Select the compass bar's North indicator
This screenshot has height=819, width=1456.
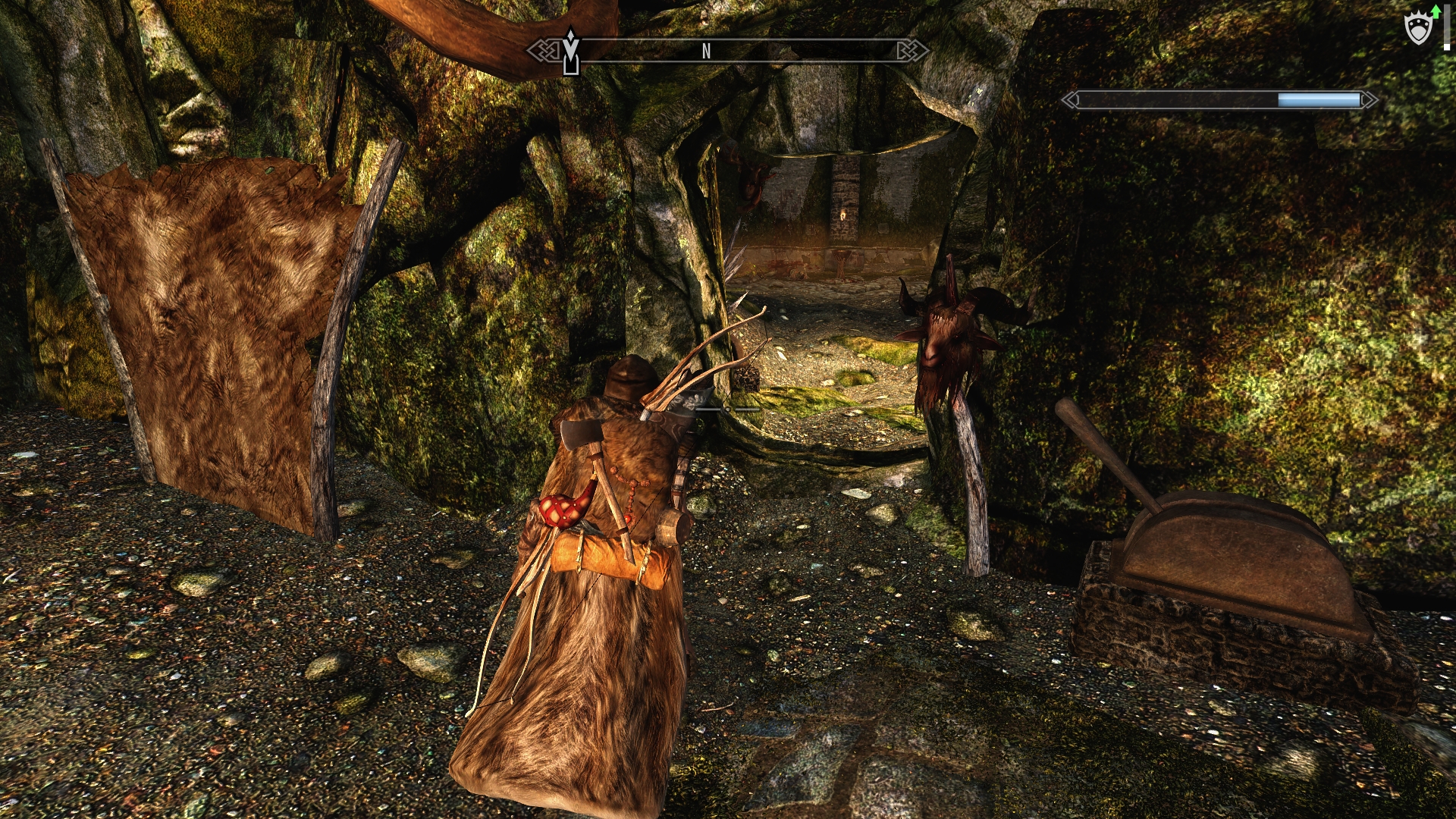tap(706, 52)
